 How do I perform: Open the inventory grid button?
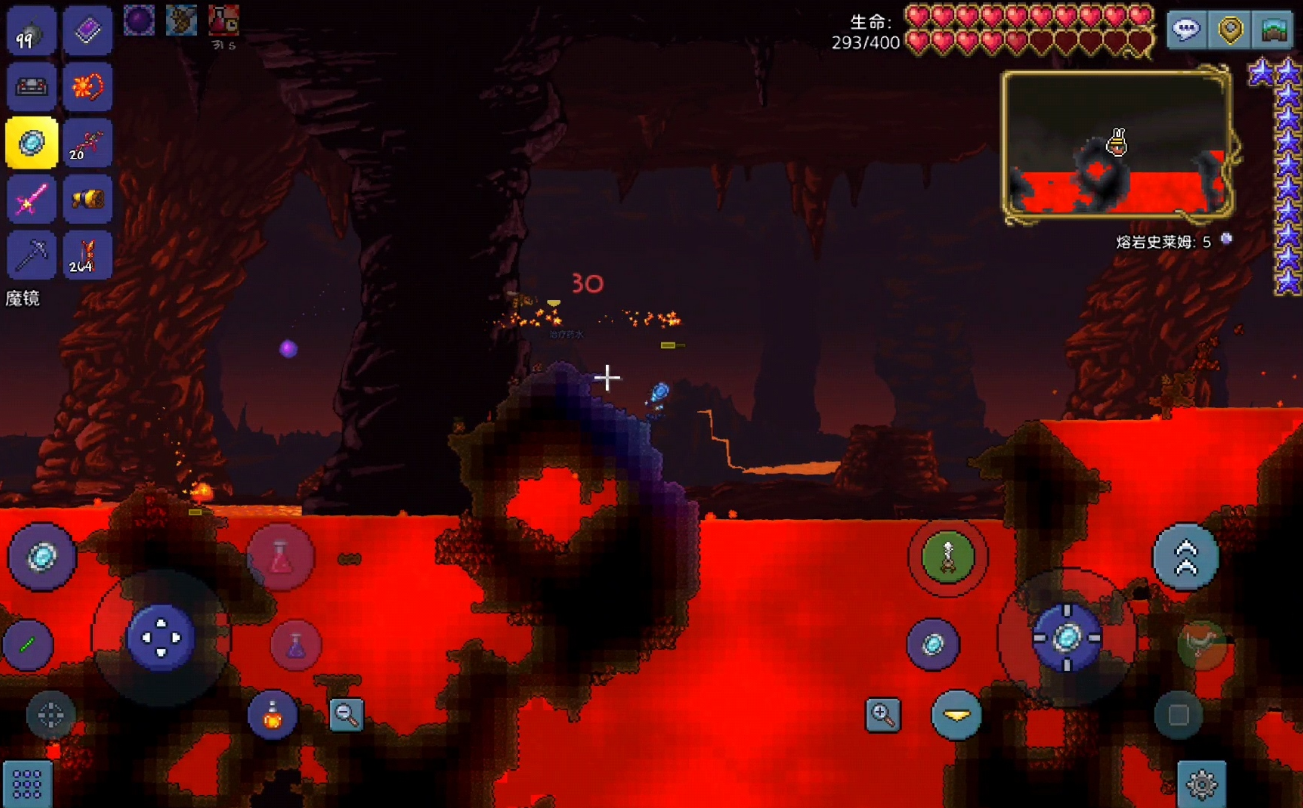pos(27,783)
